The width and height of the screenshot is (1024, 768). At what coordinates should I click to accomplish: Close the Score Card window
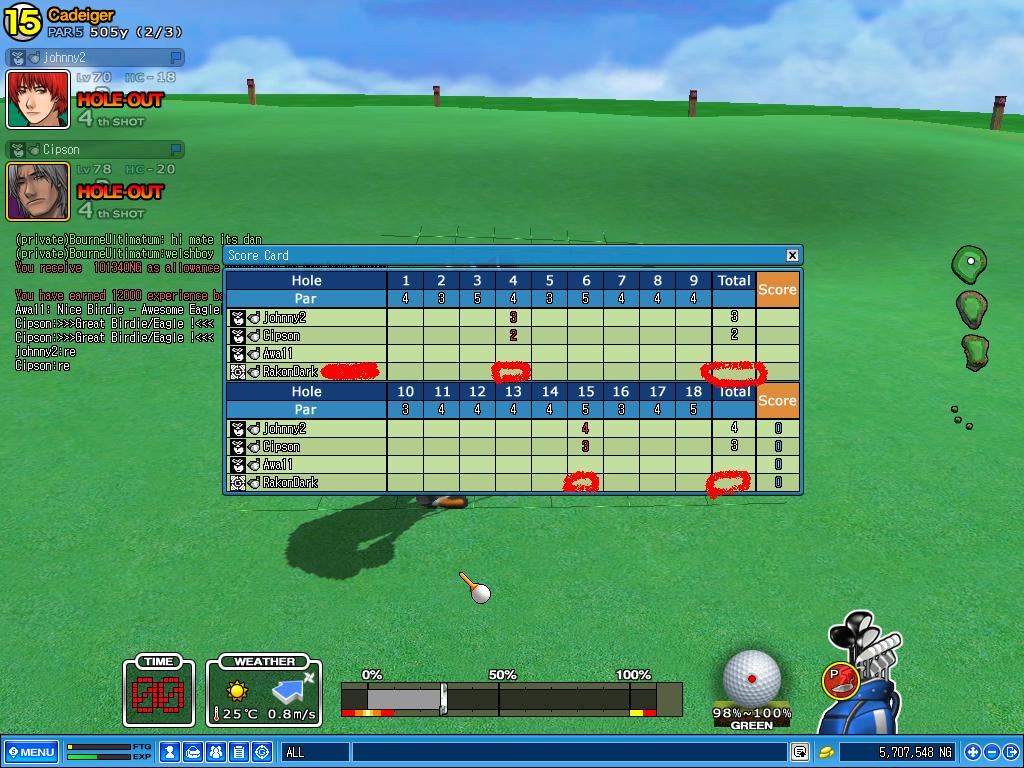click(x=792, y=255)
